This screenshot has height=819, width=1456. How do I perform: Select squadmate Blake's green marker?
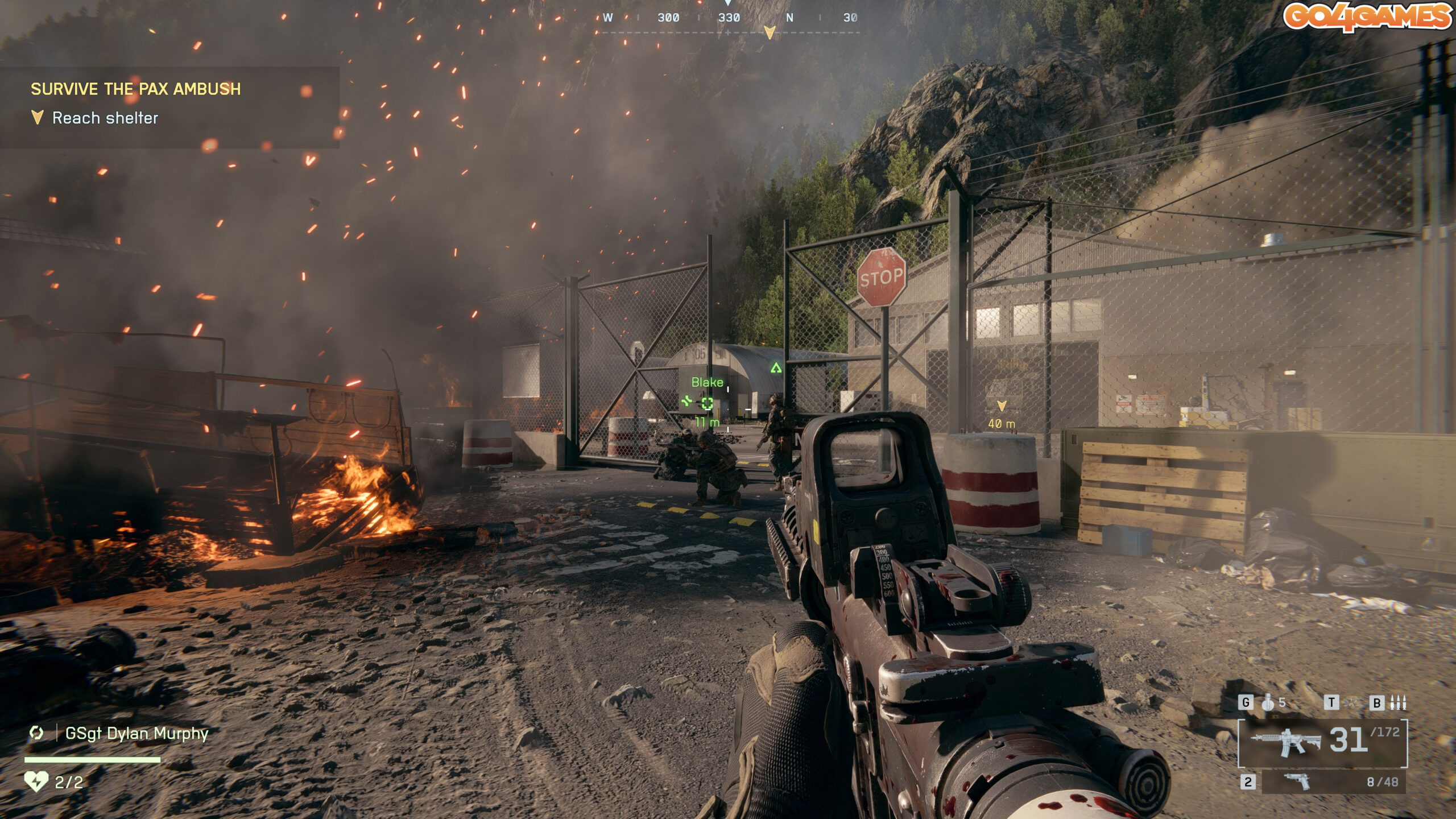(706, 403)
